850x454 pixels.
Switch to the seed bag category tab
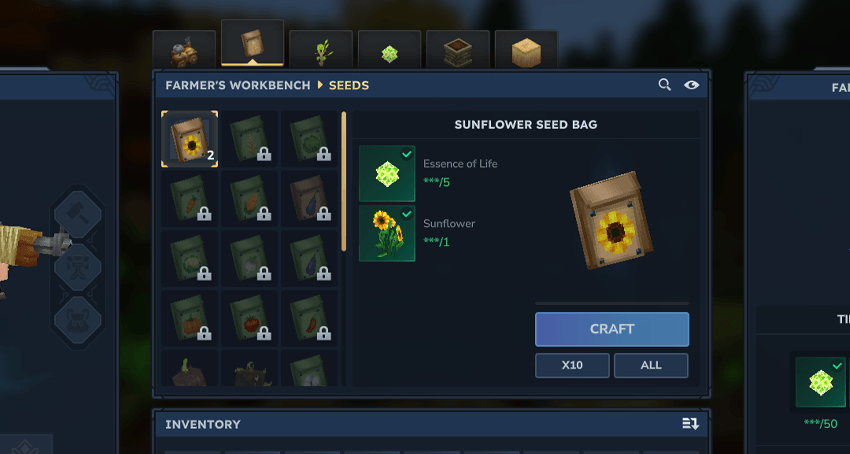[x=252, y=45]
